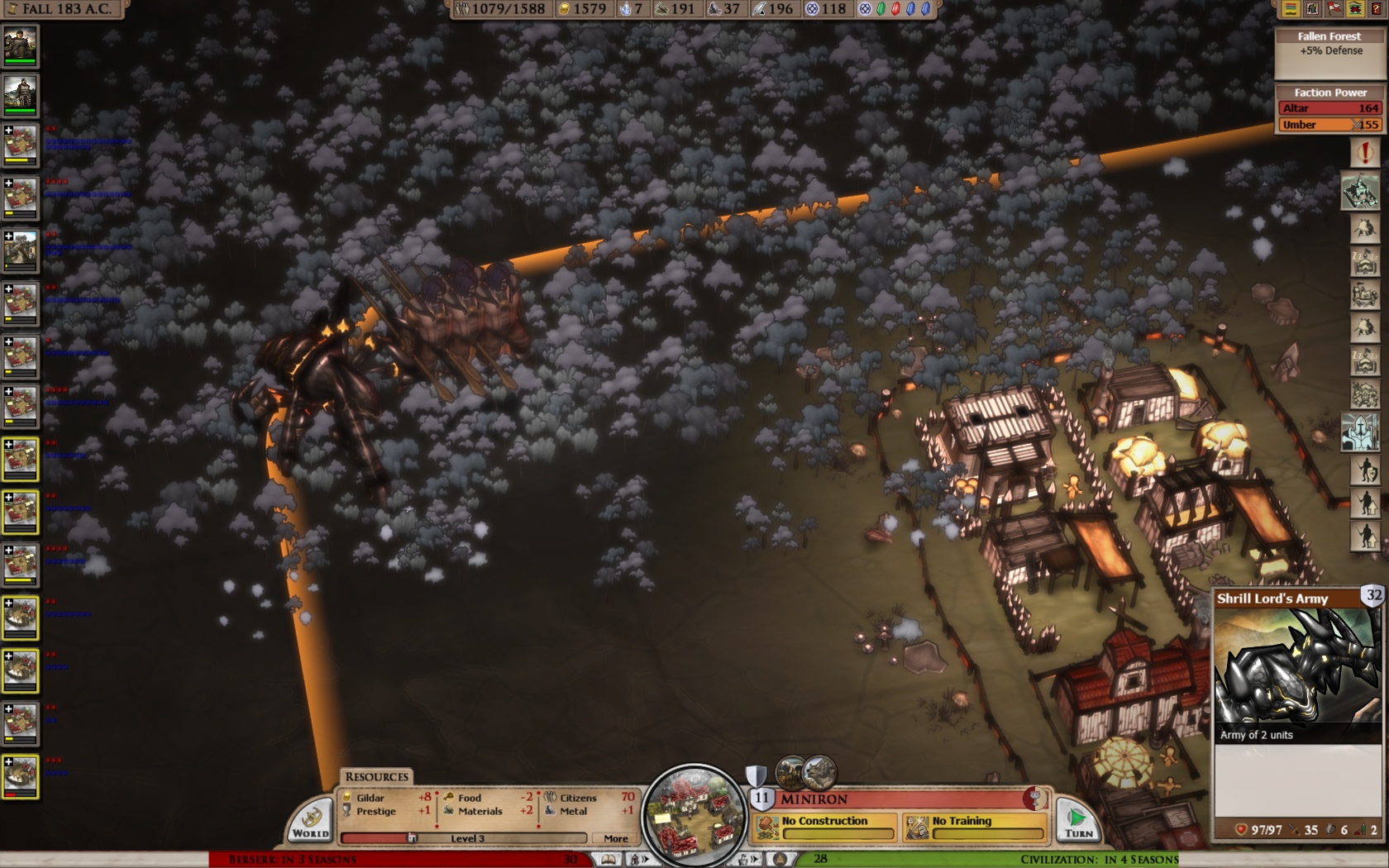Click the circular Miniron city portrait
This screenshot has width=1389, height=868.
click(x=694, y=813)
